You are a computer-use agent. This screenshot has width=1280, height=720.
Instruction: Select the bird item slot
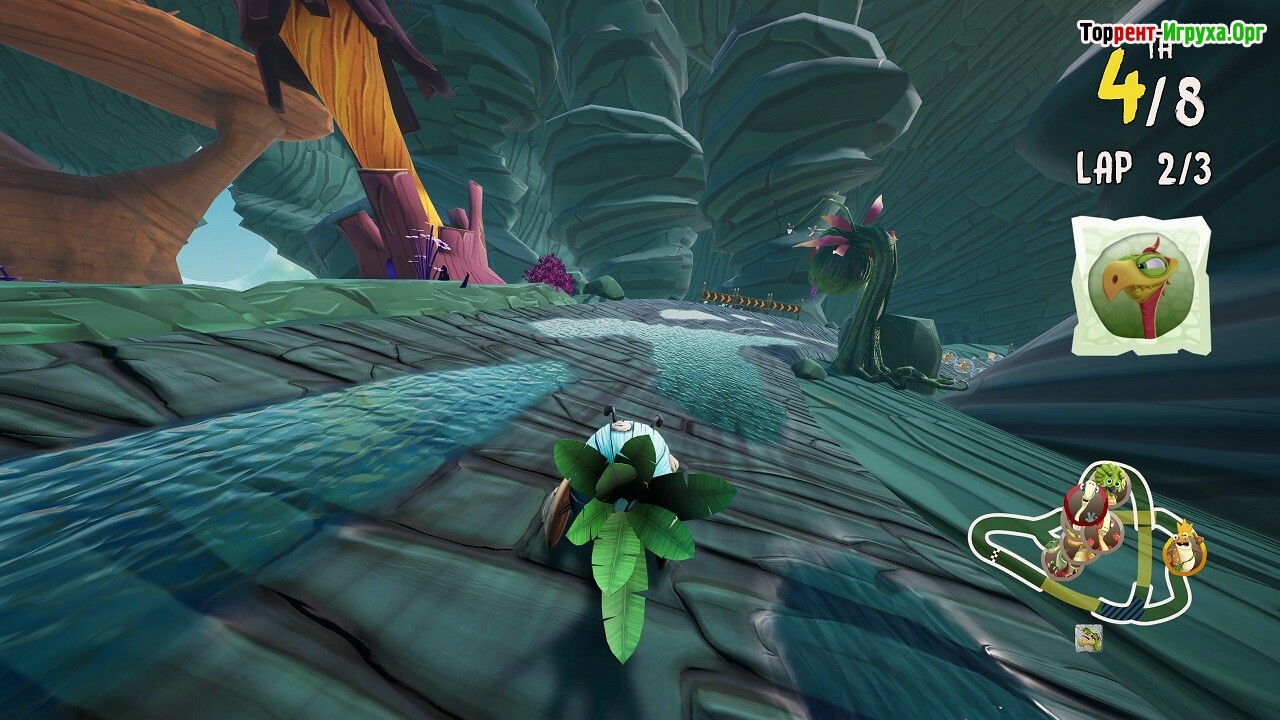pyautogui.click(x=1140, y=286)
